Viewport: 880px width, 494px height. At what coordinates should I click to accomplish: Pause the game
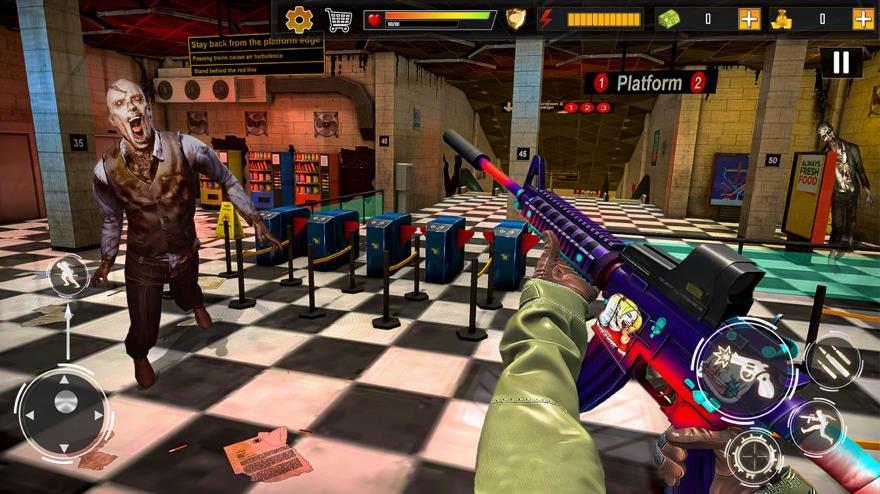(x=841, y=63)
